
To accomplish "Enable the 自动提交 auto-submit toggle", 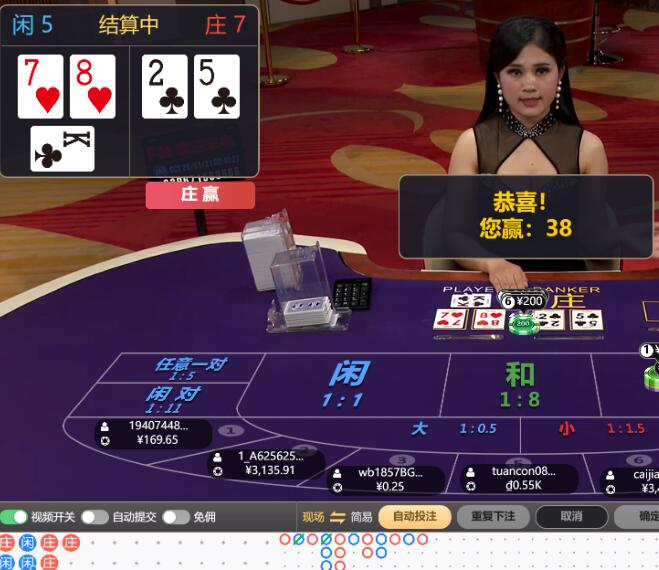I will click(95, 517).
